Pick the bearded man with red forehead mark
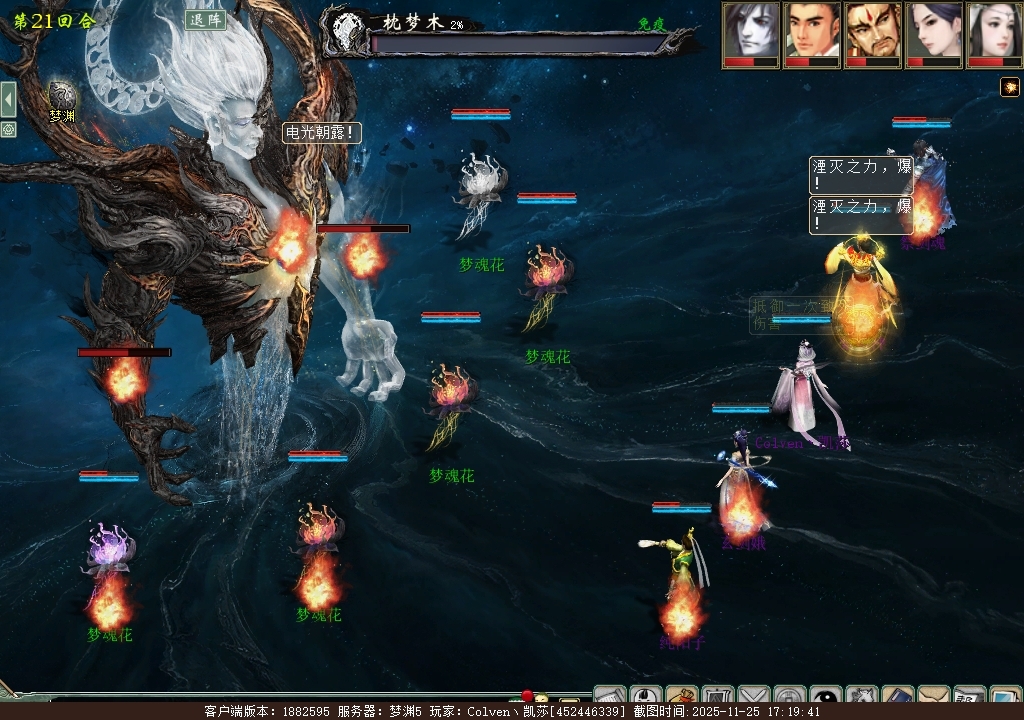The height and width of the screenshot is (720, 1024). pyautogui.click(x=873, y=33)
